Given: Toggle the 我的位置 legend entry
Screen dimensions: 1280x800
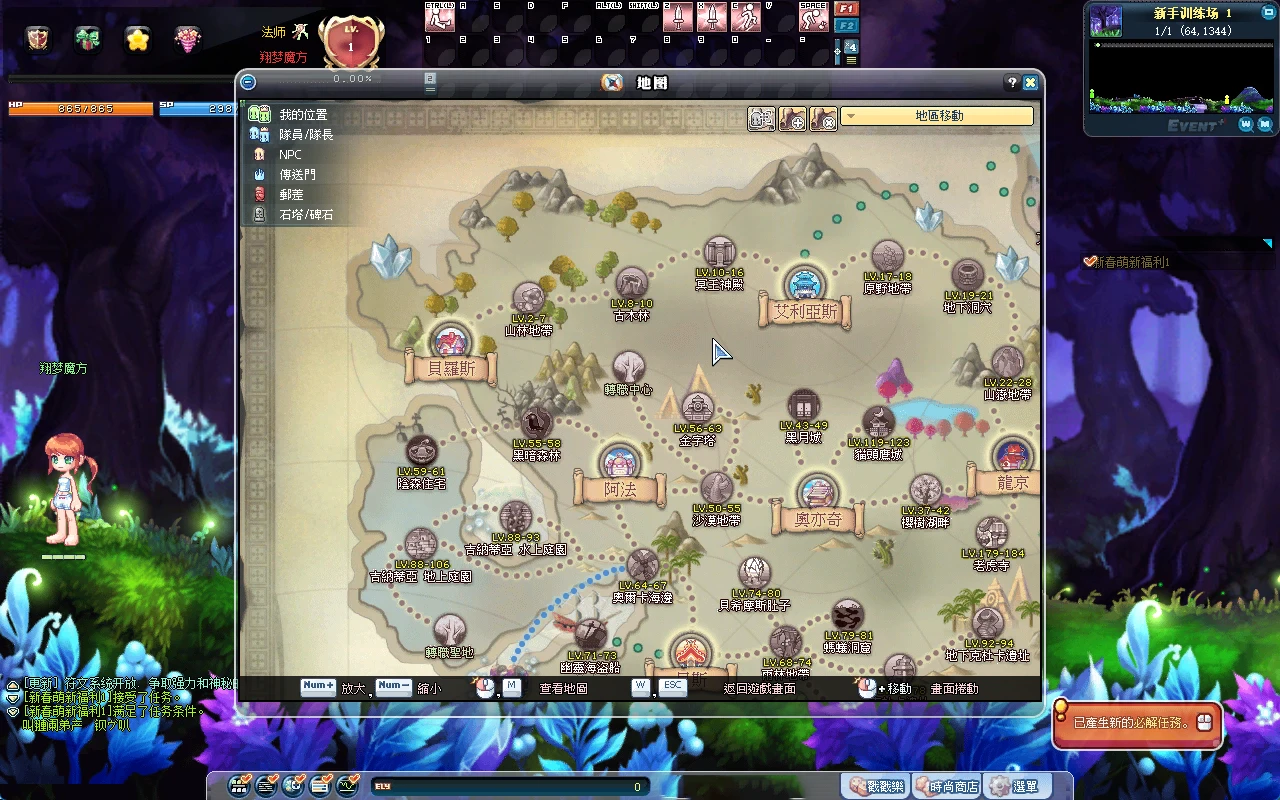Looking at the screenshot, I should pos(302,115).
